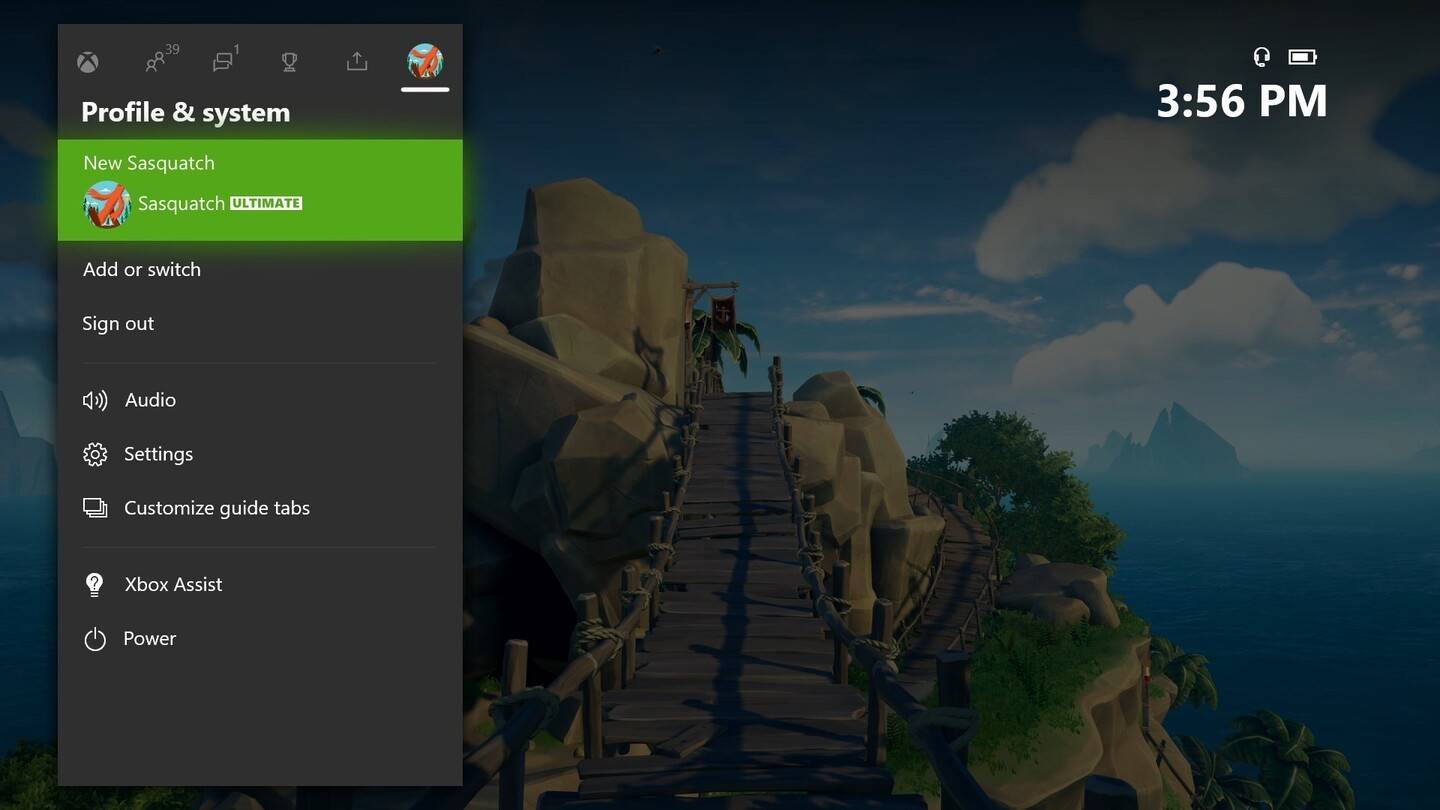Image resolution: width=1440 pixels, height=810 pixels.
Task: Open Settings via the gear icon
Action: pyautogui.click(x=95, y=453)
